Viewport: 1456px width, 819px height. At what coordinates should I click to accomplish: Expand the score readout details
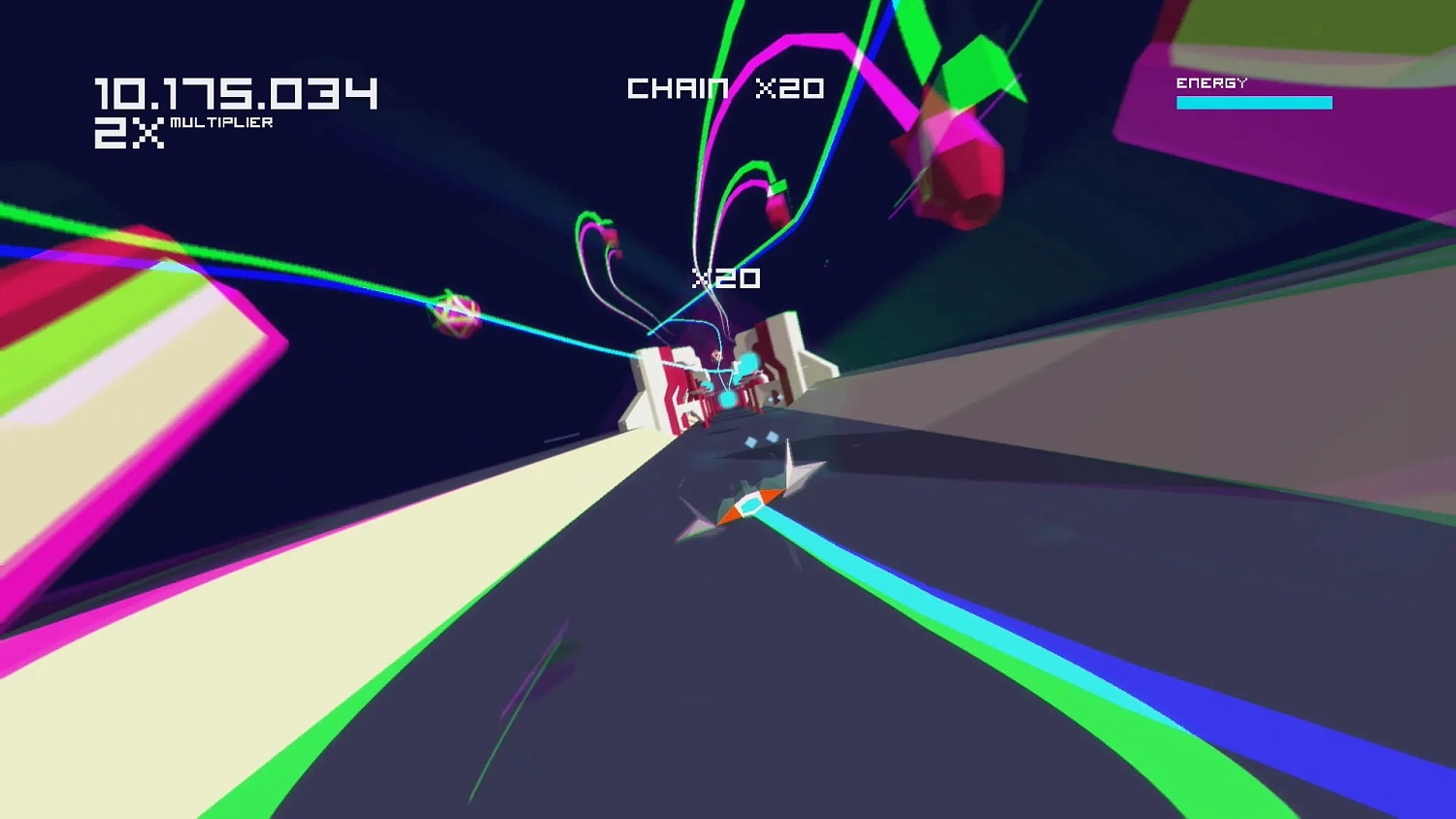coord(236,93)
